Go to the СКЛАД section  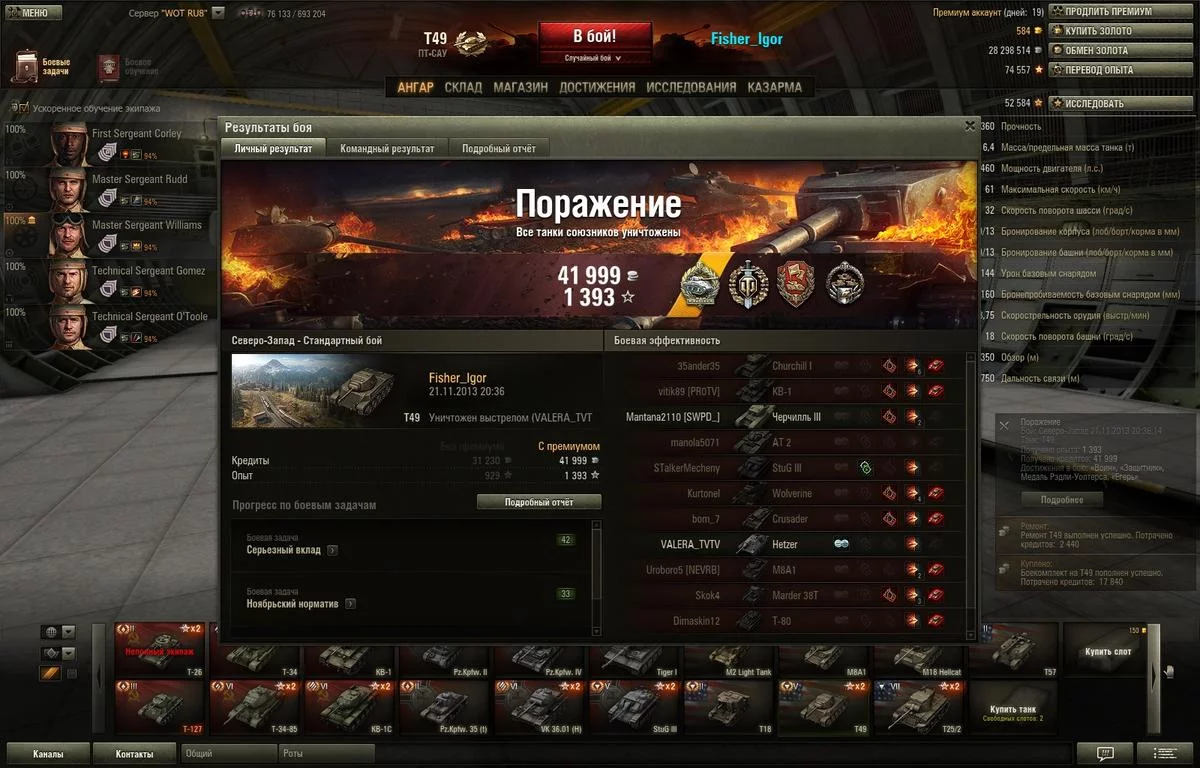coord(463,87)
